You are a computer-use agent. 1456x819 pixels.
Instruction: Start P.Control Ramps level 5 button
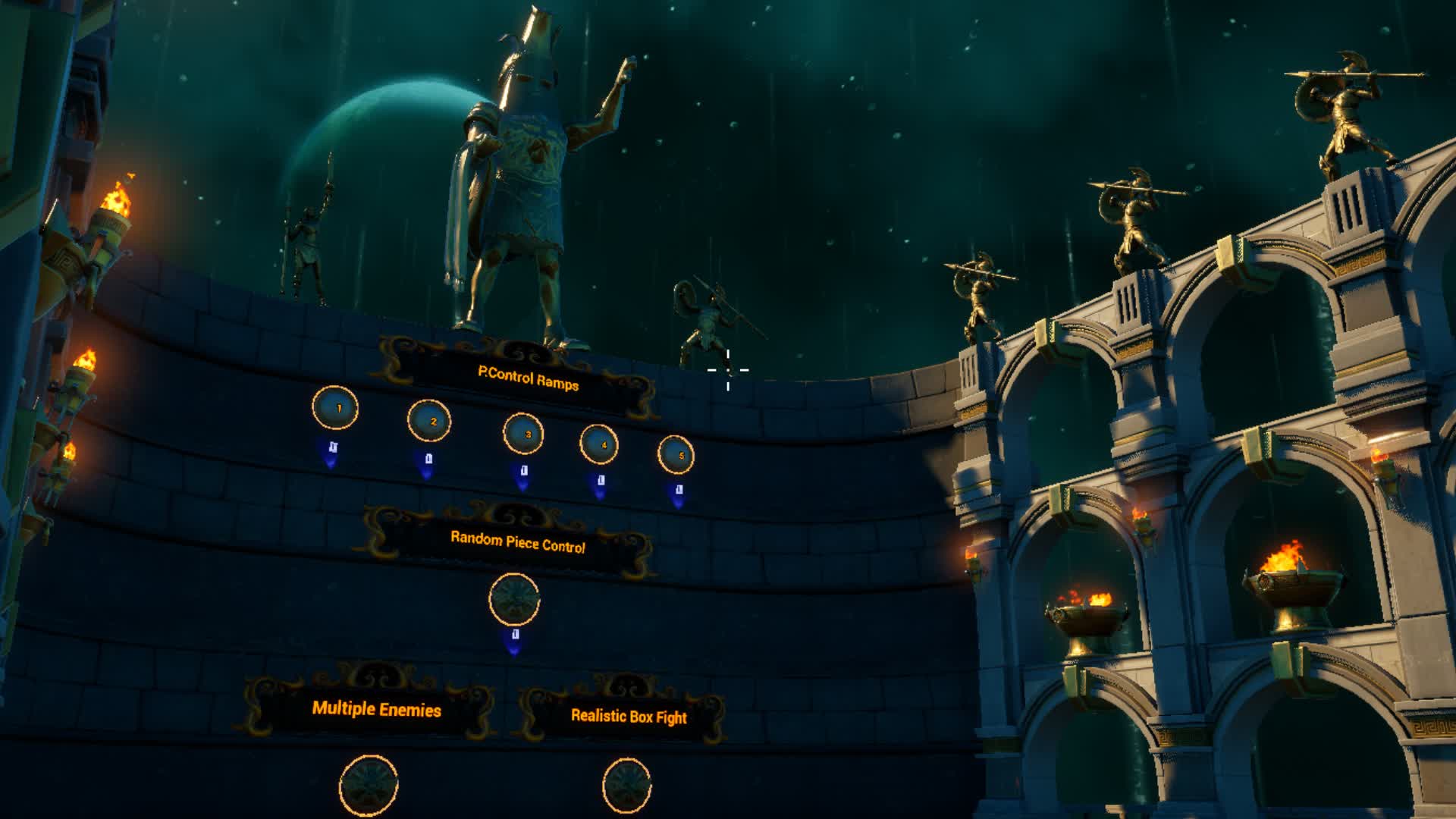click(676, 455)
